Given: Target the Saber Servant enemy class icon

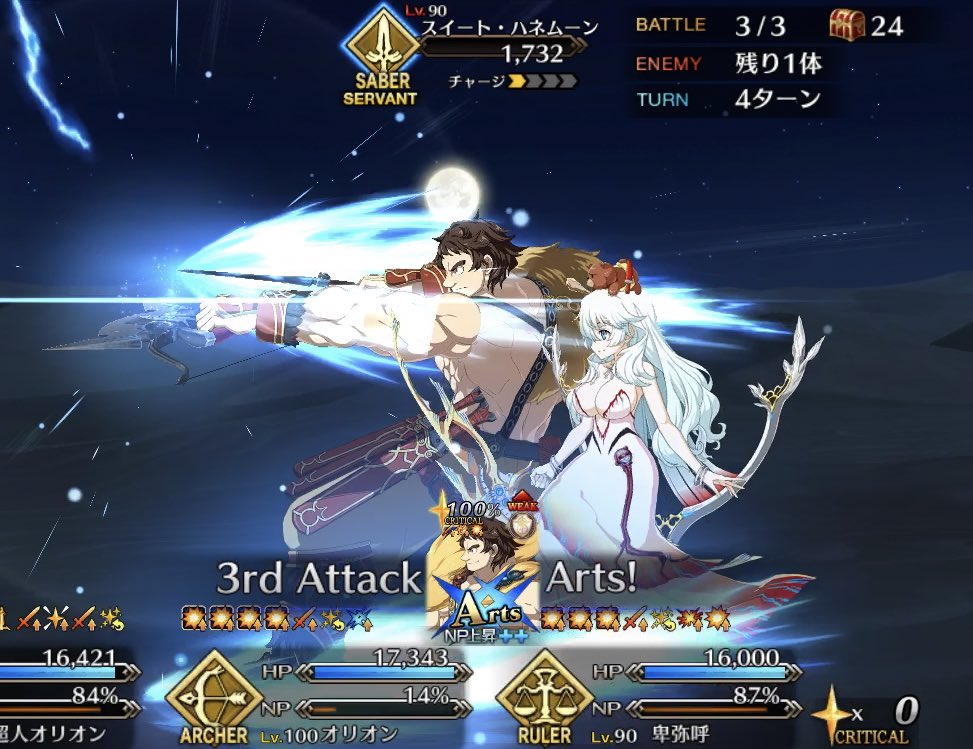Looking at the screenshot, I should 379,49.
